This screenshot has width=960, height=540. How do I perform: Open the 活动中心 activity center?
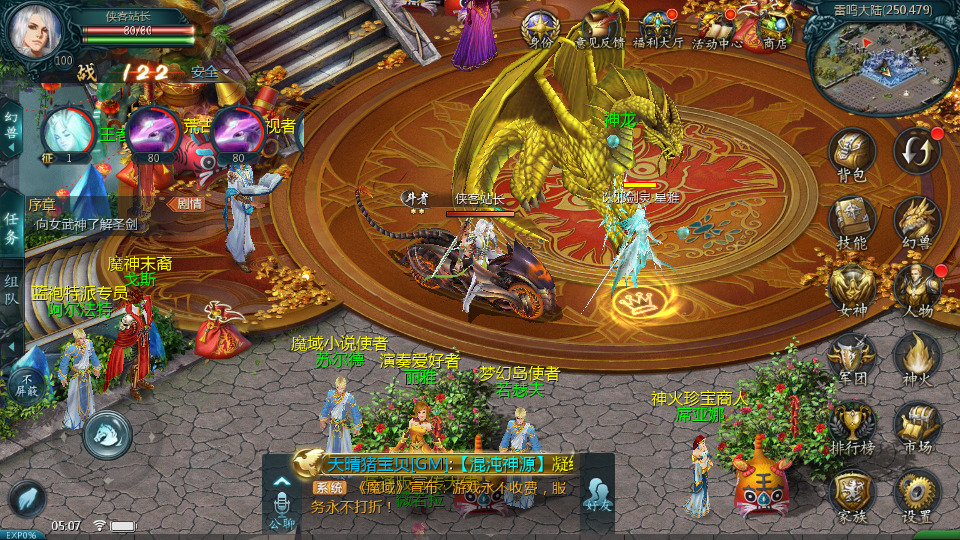(x=717, y=28)
